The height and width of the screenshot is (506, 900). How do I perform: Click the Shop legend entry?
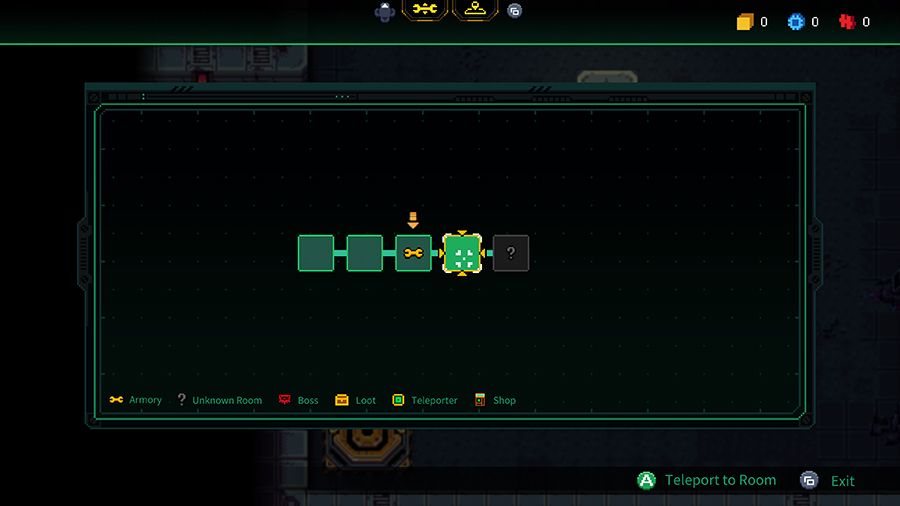[x=495, y=400]
